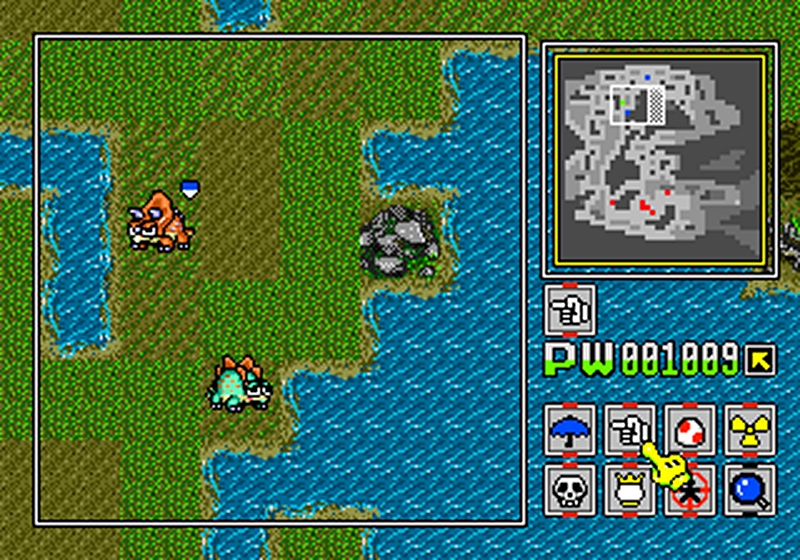Select the yellow radiation symbol icon
This screenshot has width=800, height=560.
(748, 430)
